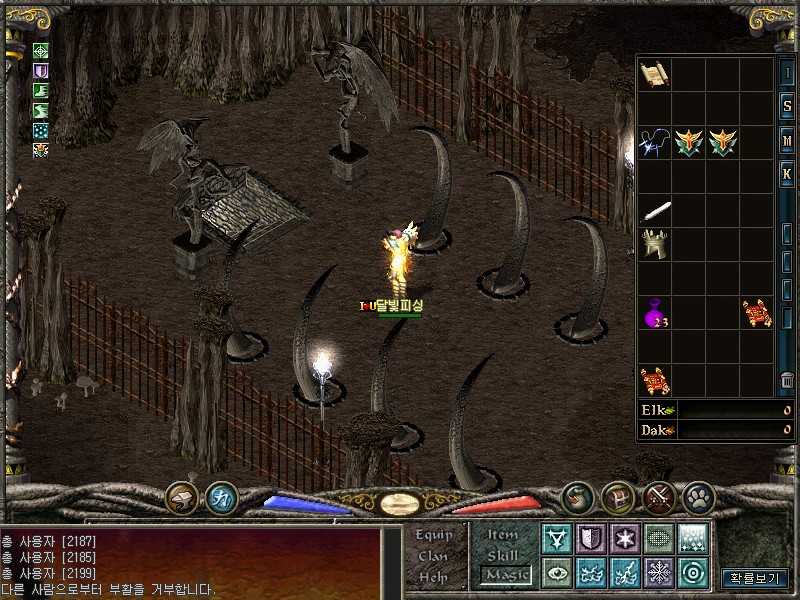
Task: Activate the eye magic spell
Action: pos(556,573)
